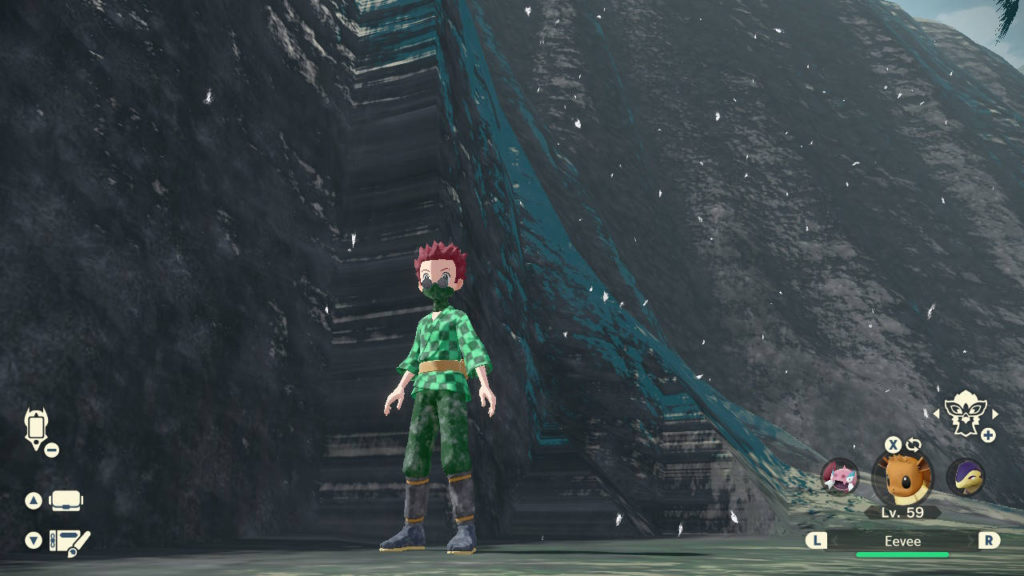Image resolution: width=1024 pixels, height=576 pixels.
Task: Open the satchel bag icon
Action: tap(66, 500)
